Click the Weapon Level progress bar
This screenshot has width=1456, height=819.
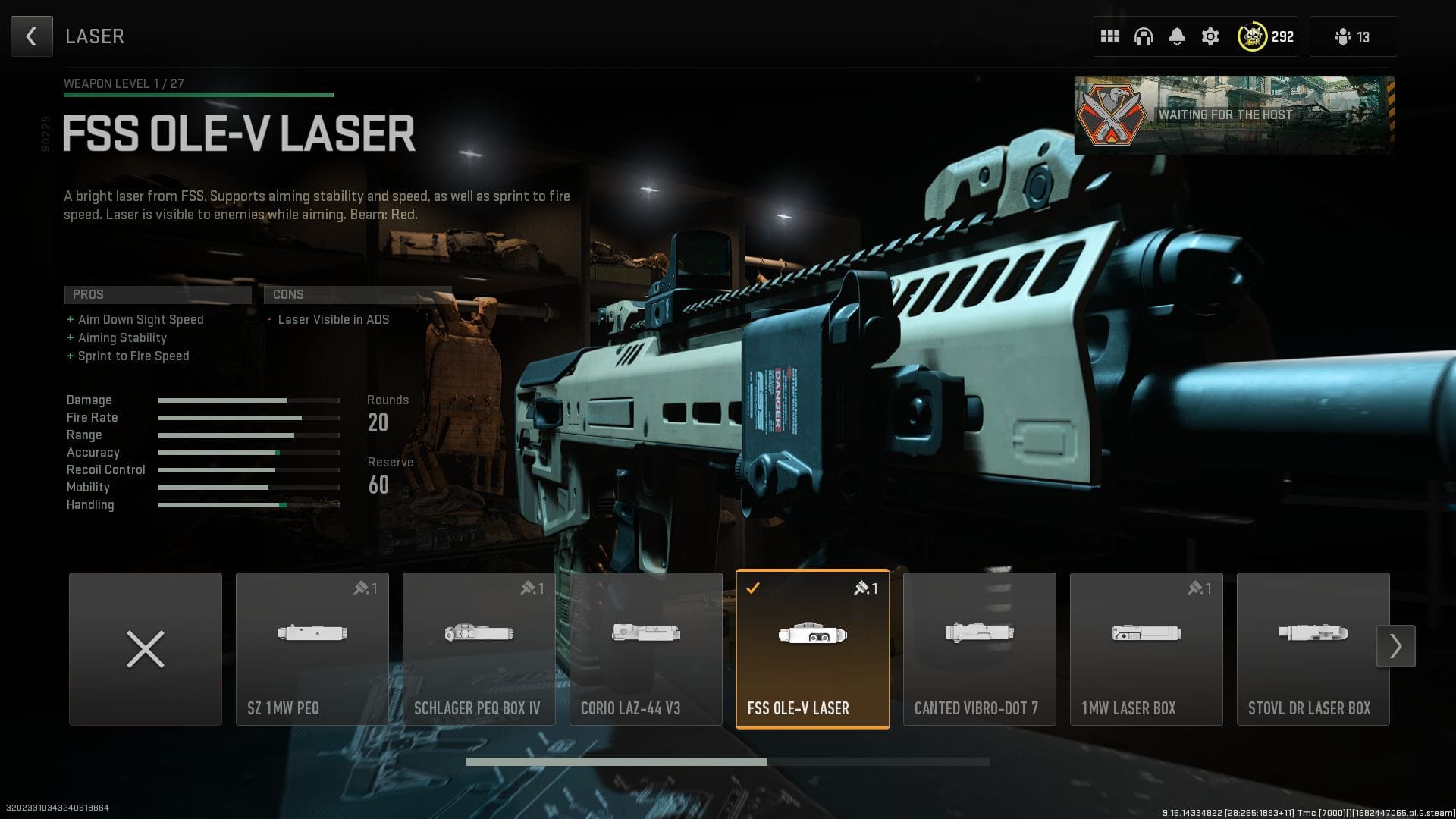(x=199, y=95)
